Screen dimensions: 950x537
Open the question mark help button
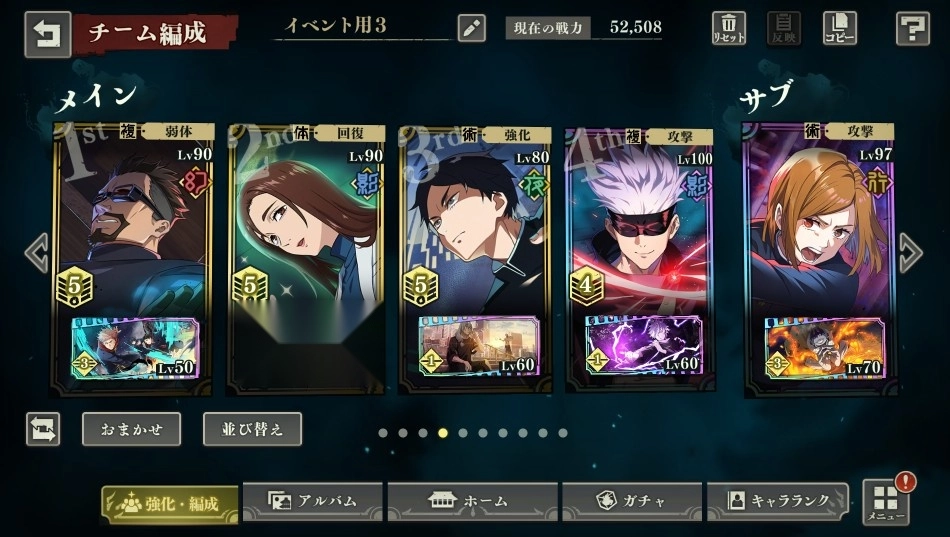912,28
